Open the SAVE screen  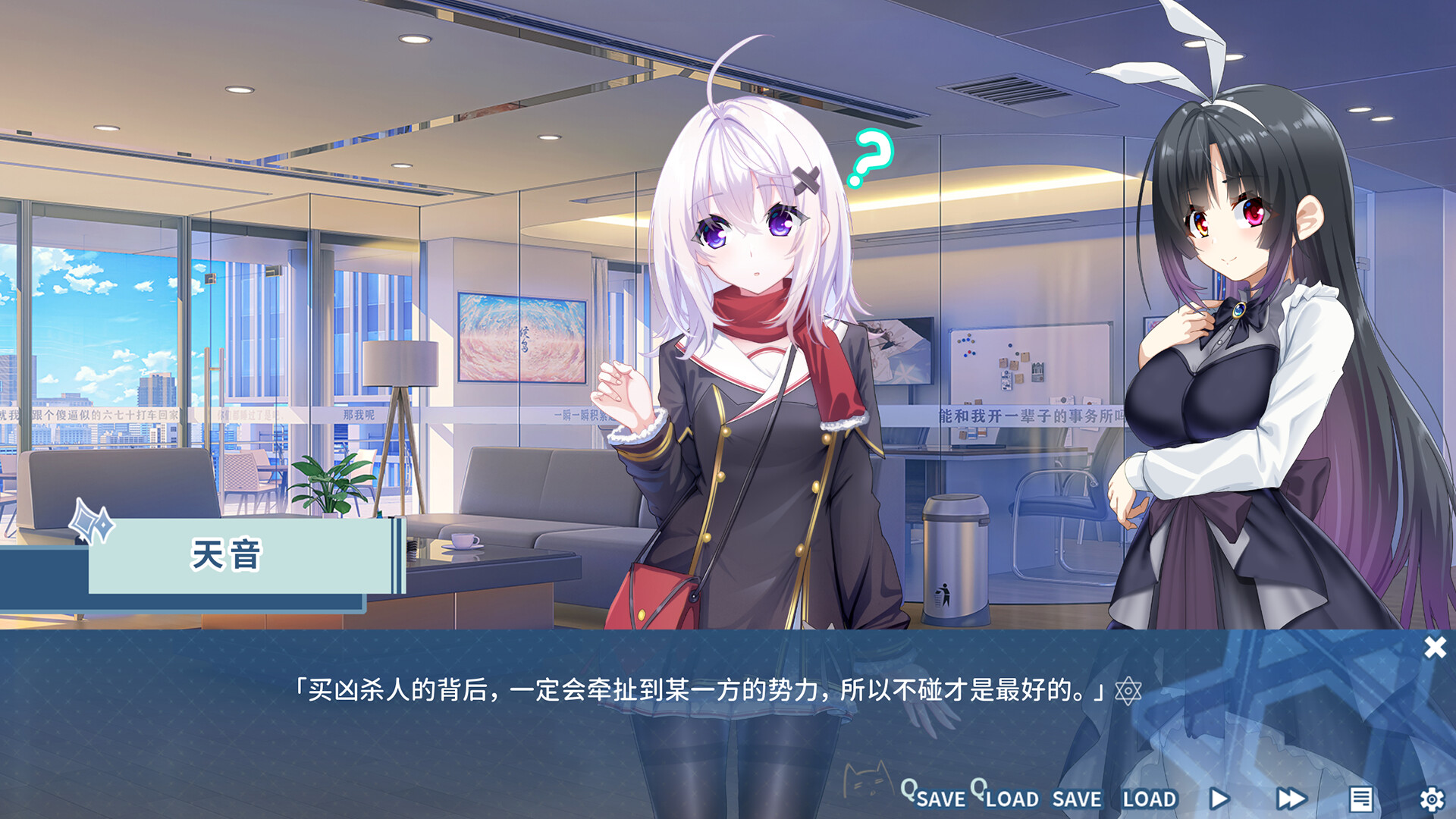click(1077, 799)
